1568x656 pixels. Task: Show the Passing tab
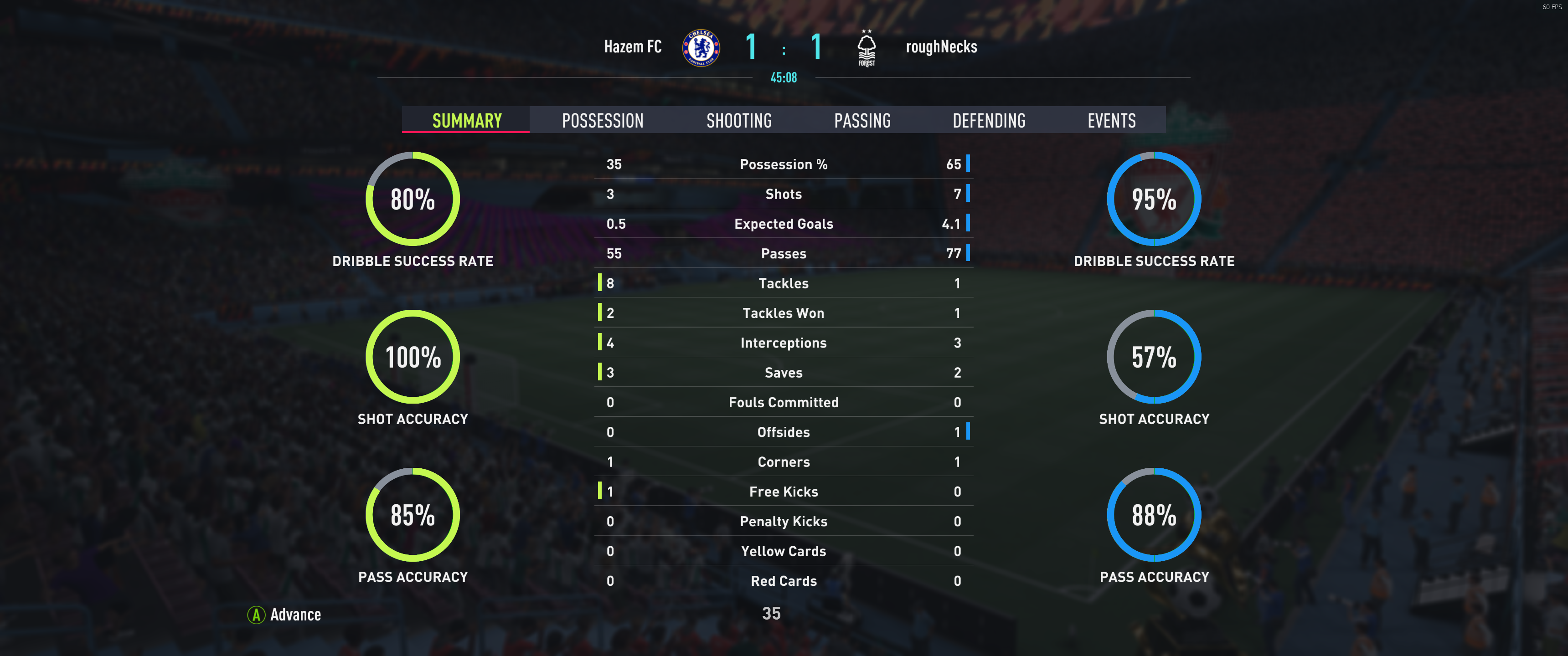click(862, 120)
